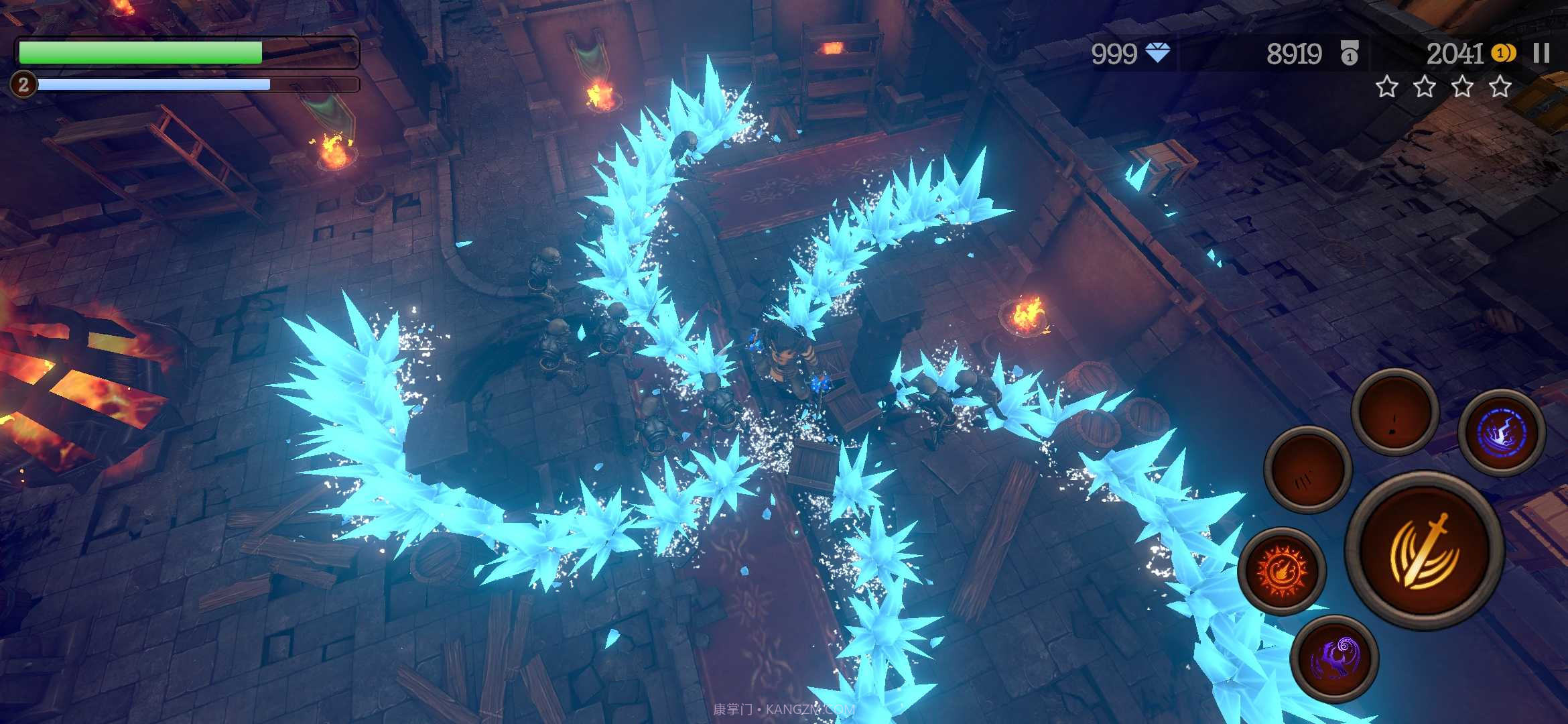The image size is (1568, 724).
Task: Trigger the blue lightning circle skill
Action: pos(1502,432)
